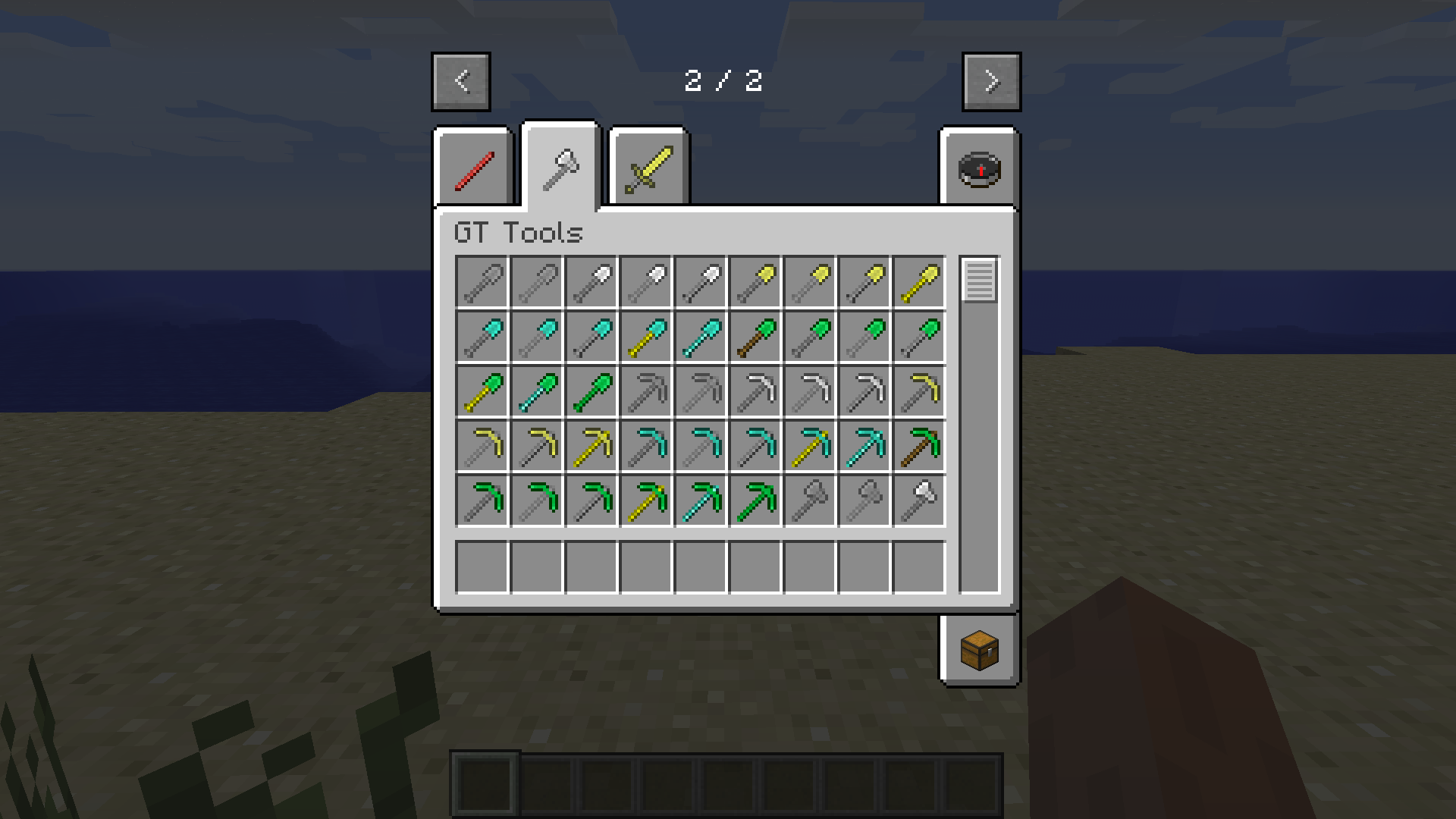Screen dimensions: 1456x819
Task: Open the golden sword tools tab
Action: point(648,165)
